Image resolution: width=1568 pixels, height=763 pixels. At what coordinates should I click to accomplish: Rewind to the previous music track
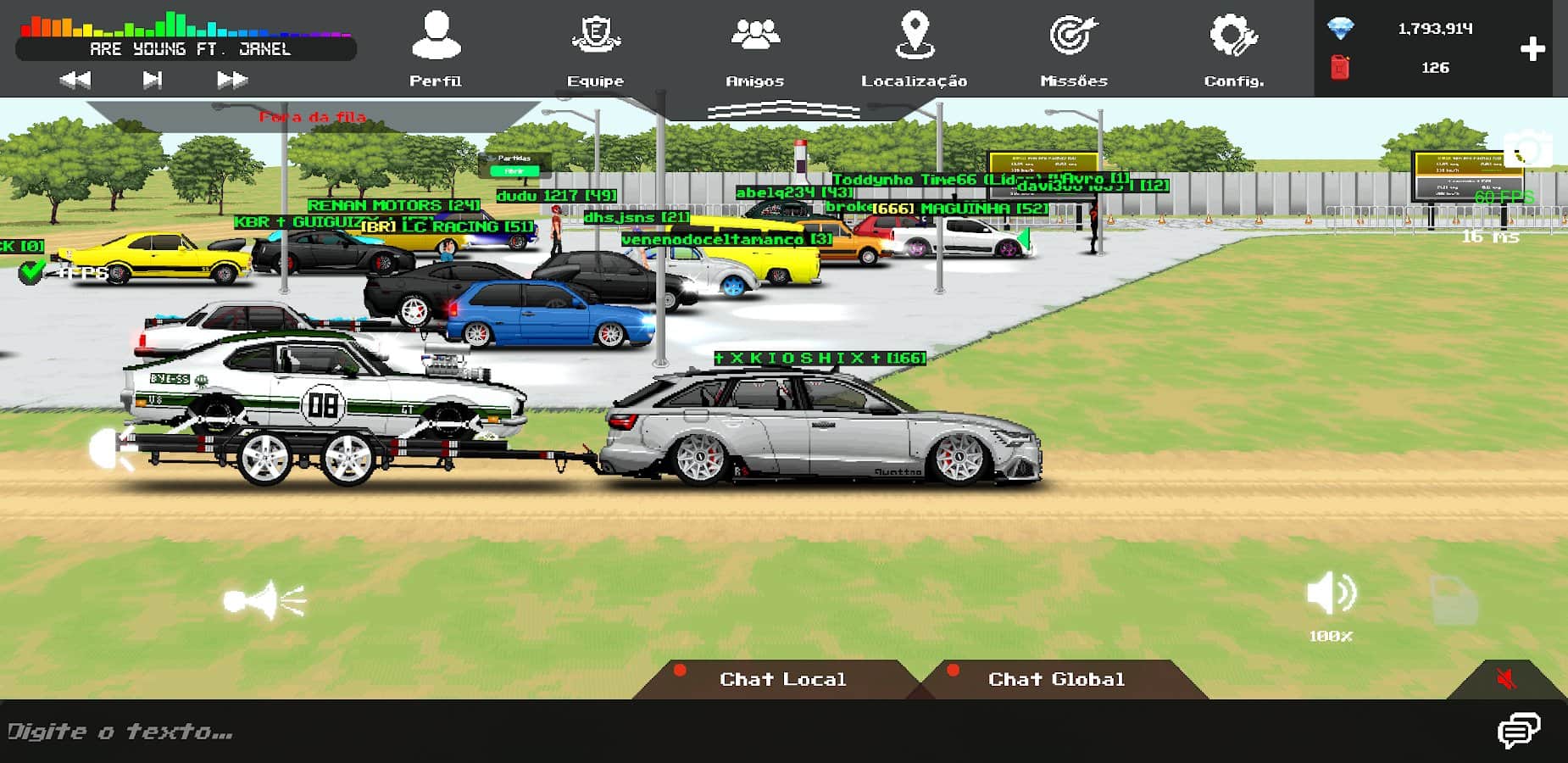click(75, 80)
